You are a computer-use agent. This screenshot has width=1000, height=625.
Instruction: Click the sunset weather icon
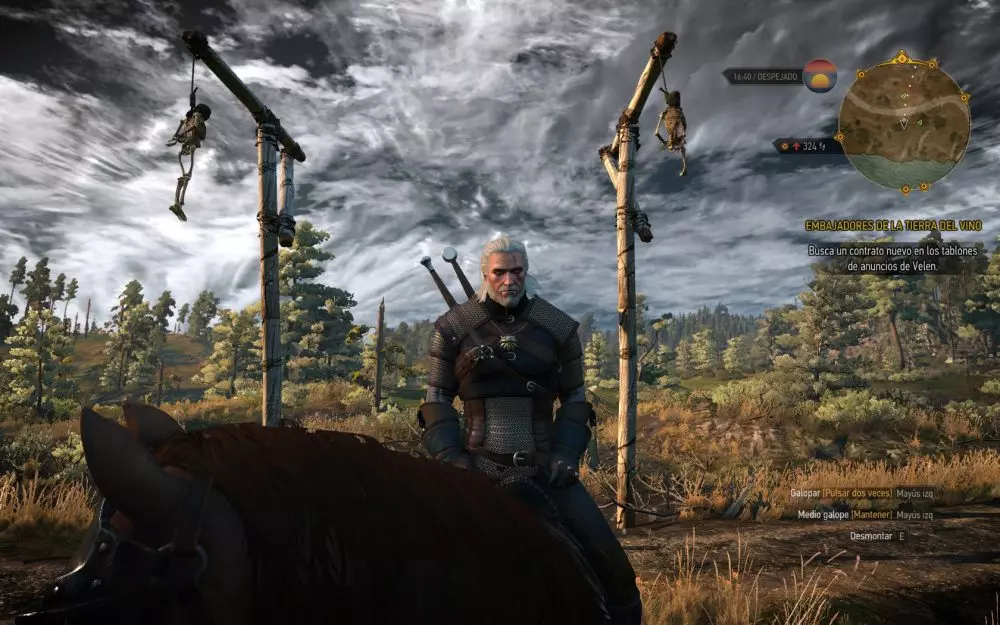tap(820, 76)
